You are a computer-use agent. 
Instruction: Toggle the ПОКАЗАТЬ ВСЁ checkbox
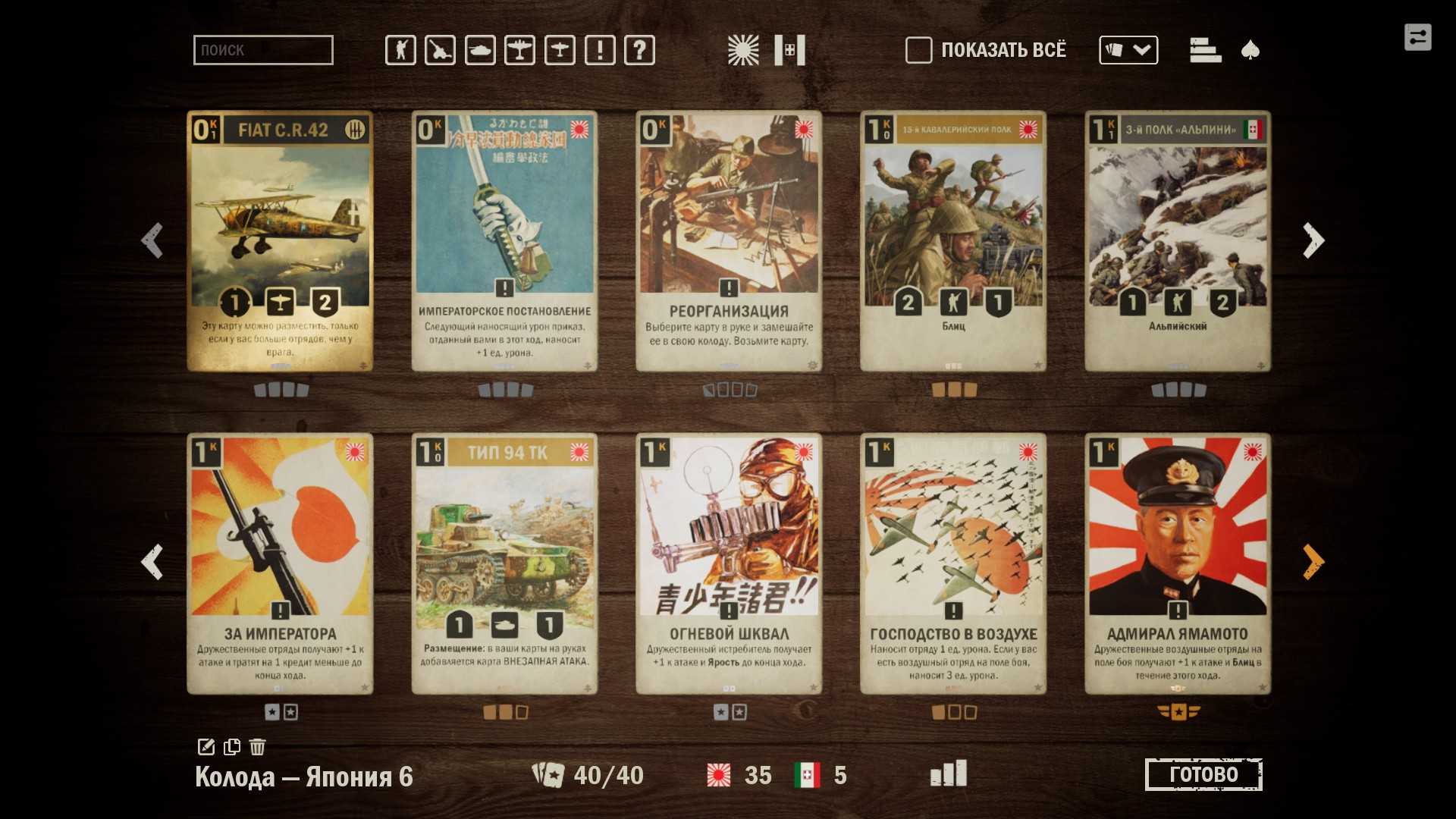(x=918, y=50)
